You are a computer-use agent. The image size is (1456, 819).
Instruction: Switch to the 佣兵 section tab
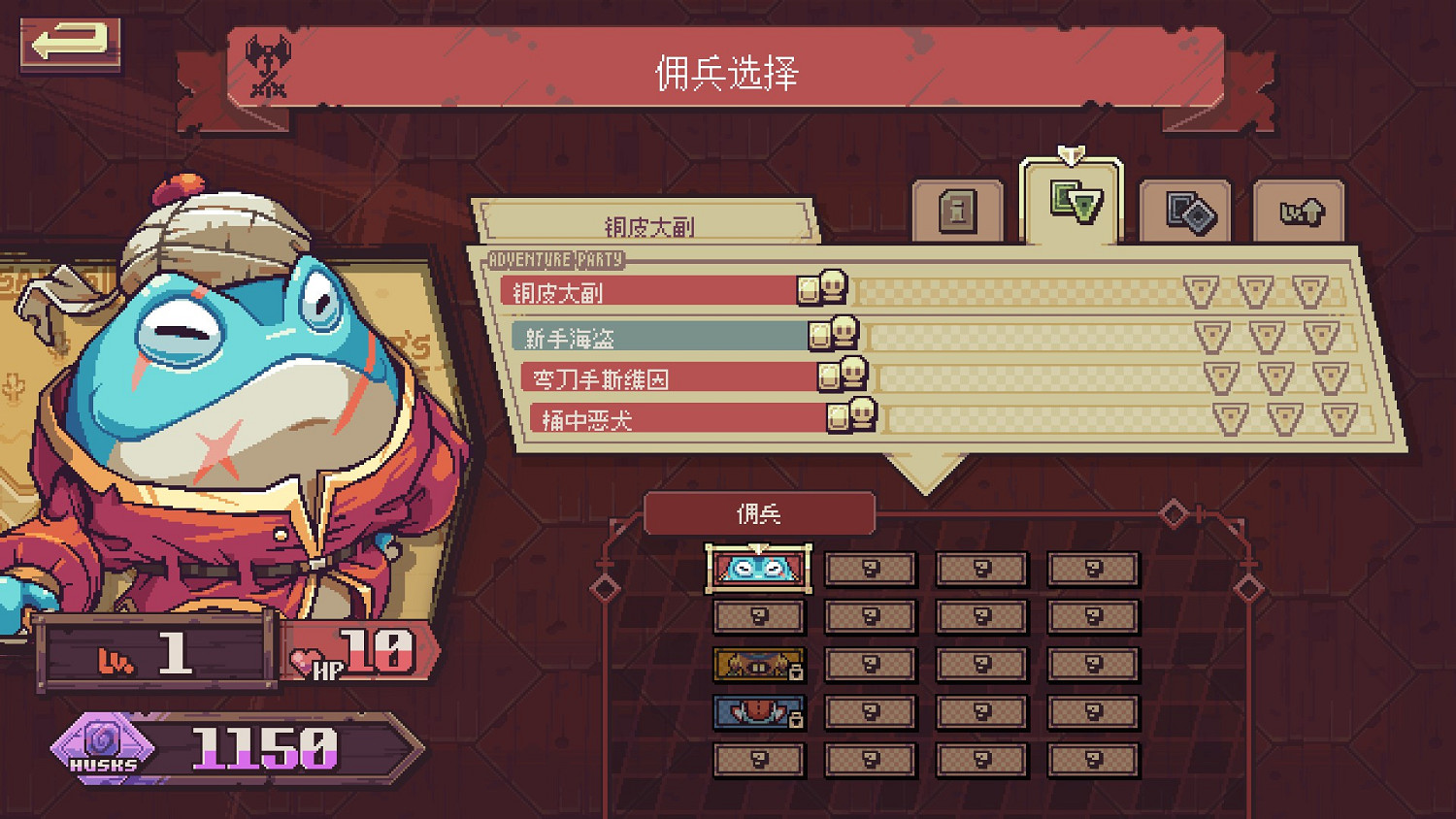[762, 512]
